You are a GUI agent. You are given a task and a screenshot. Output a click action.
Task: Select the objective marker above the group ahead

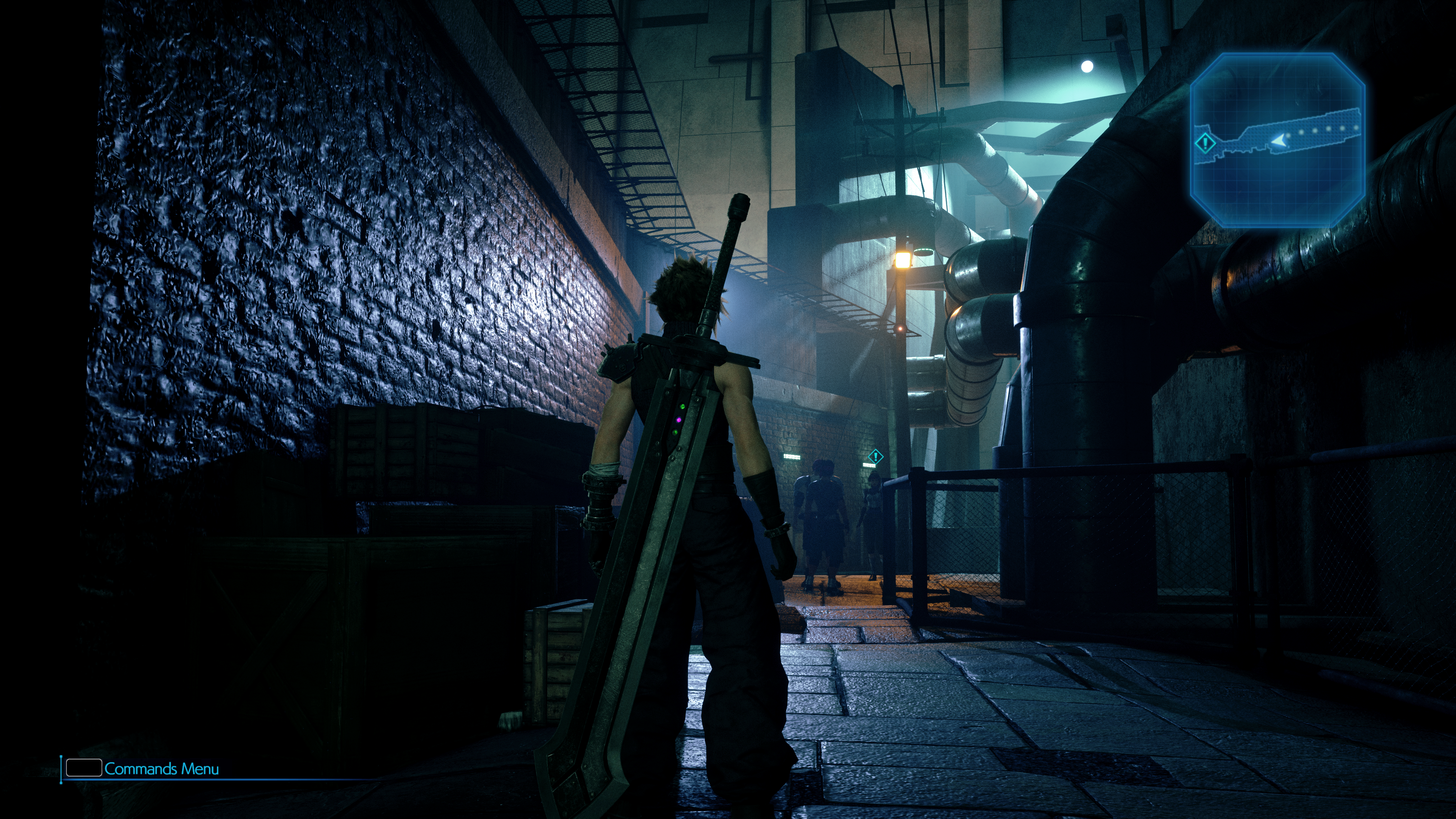pyautogui.click(x=875, y=456)
